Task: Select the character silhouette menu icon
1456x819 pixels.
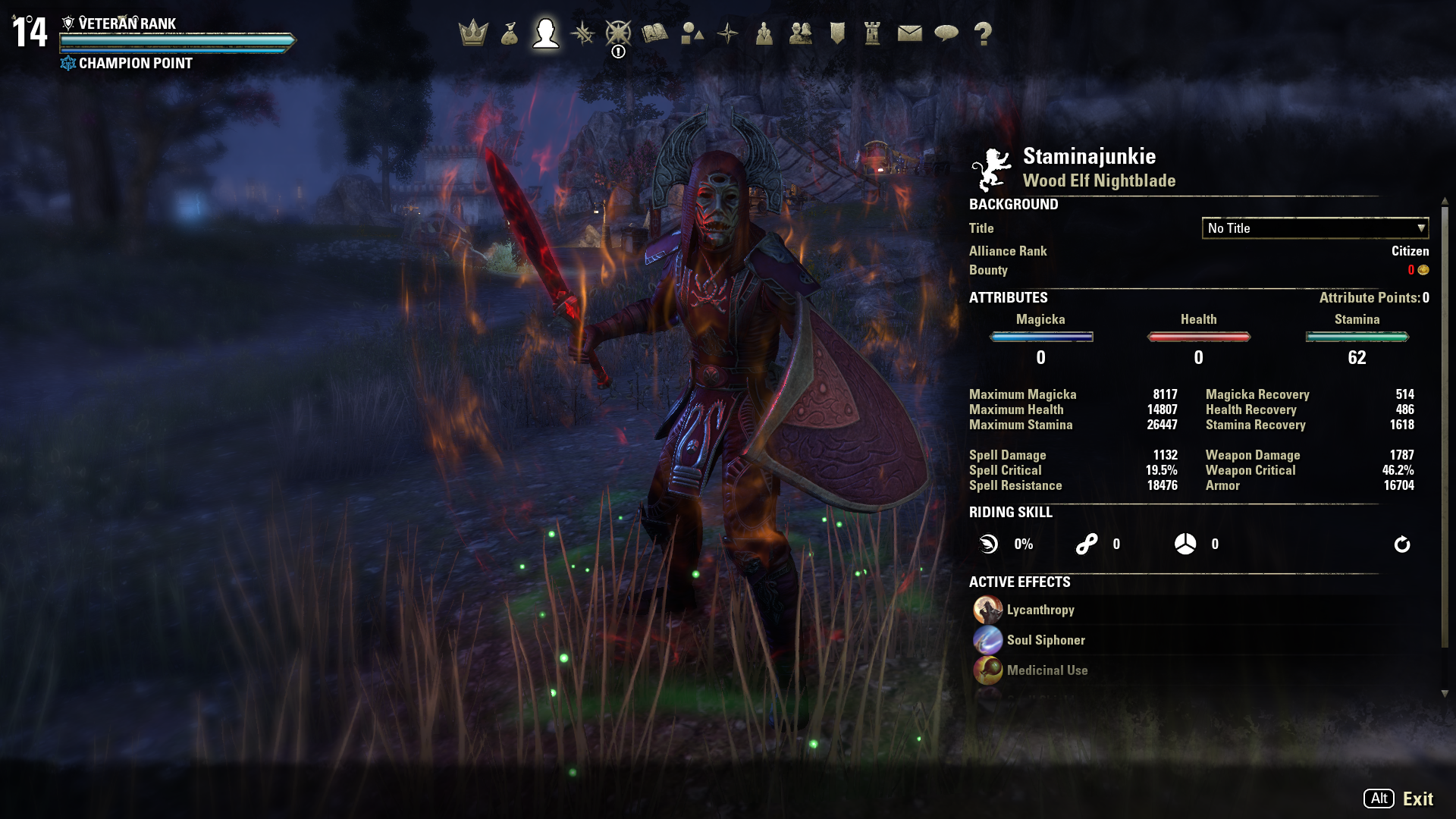Action: click(x=546, y=33)
